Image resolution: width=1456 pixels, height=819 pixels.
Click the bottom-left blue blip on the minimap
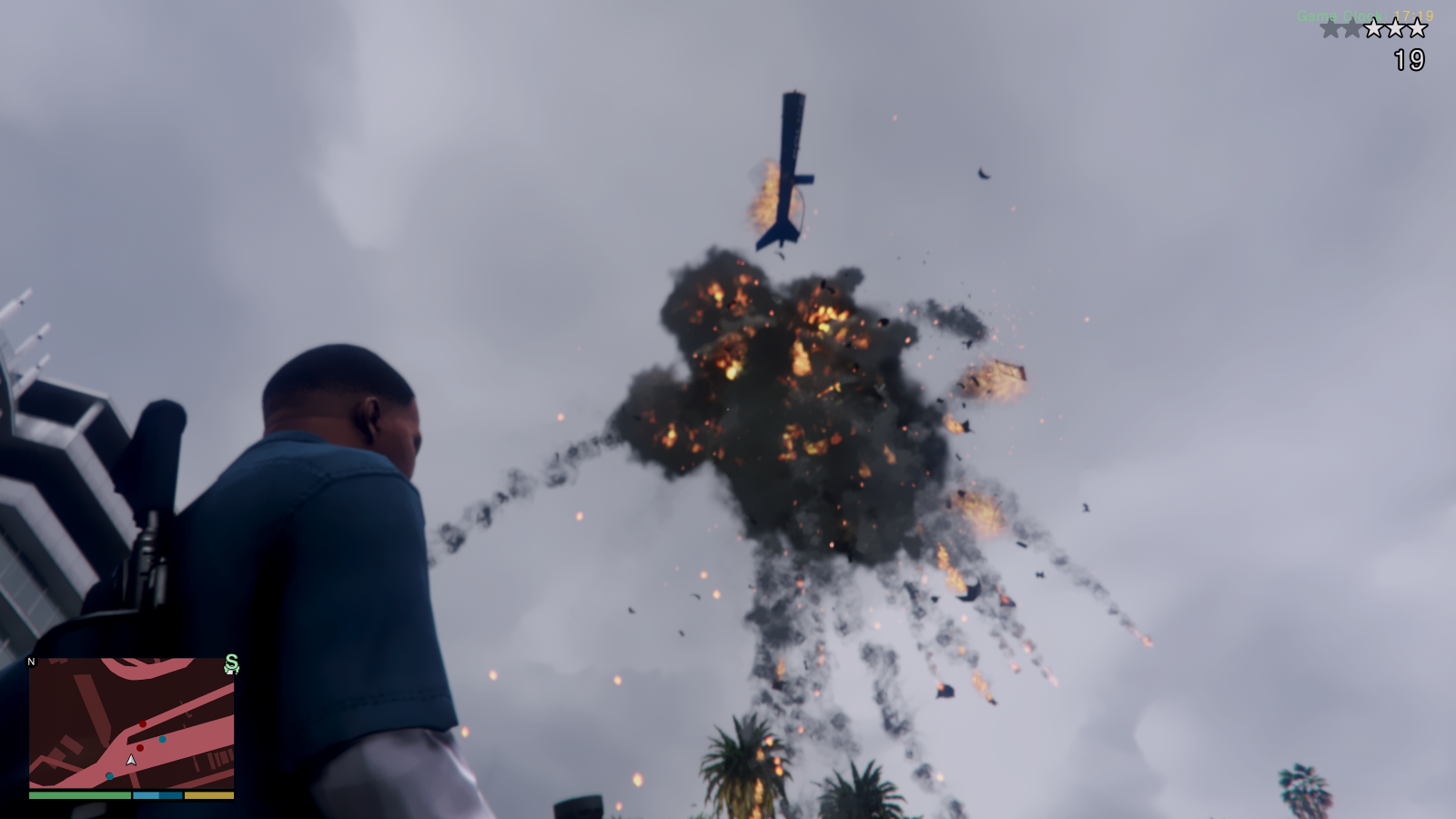[x=110, y=776]
